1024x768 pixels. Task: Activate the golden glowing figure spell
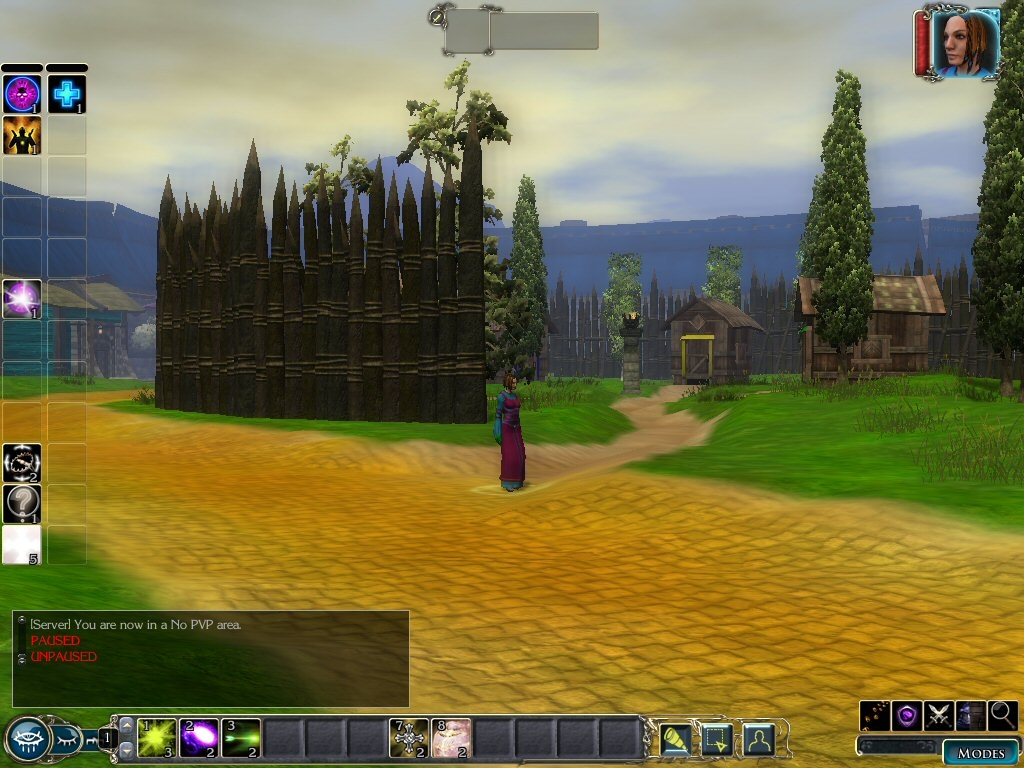click(22, 135)
